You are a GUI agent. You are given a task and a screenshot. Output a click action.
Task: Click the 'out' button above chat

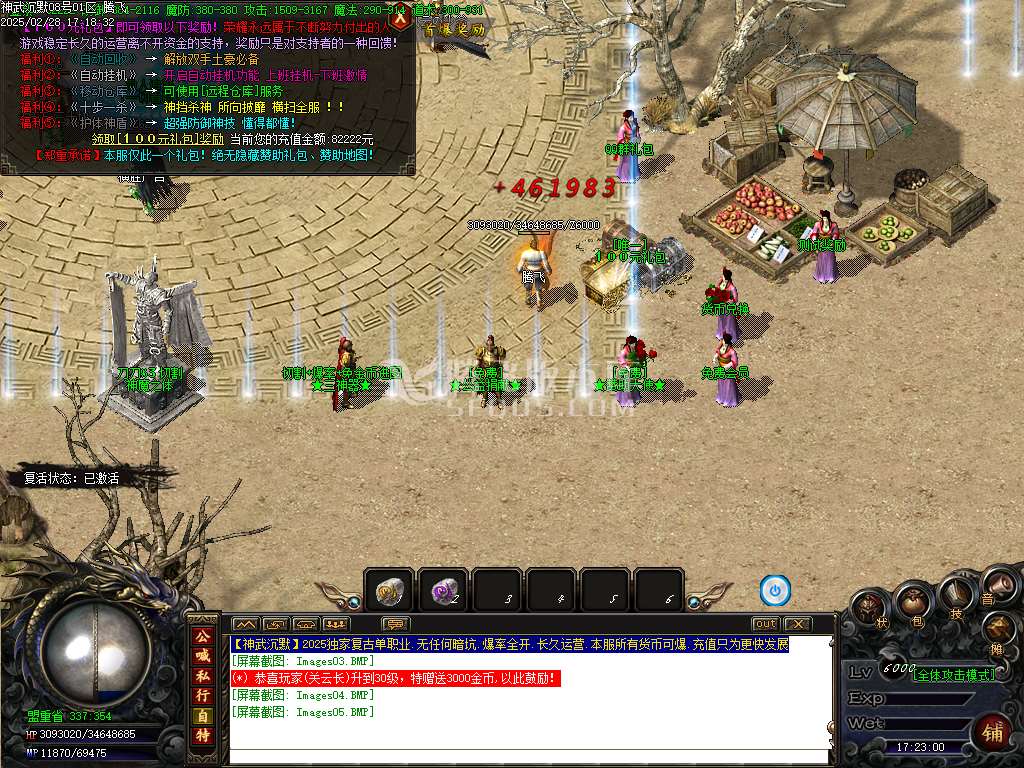tap(765, 624)
